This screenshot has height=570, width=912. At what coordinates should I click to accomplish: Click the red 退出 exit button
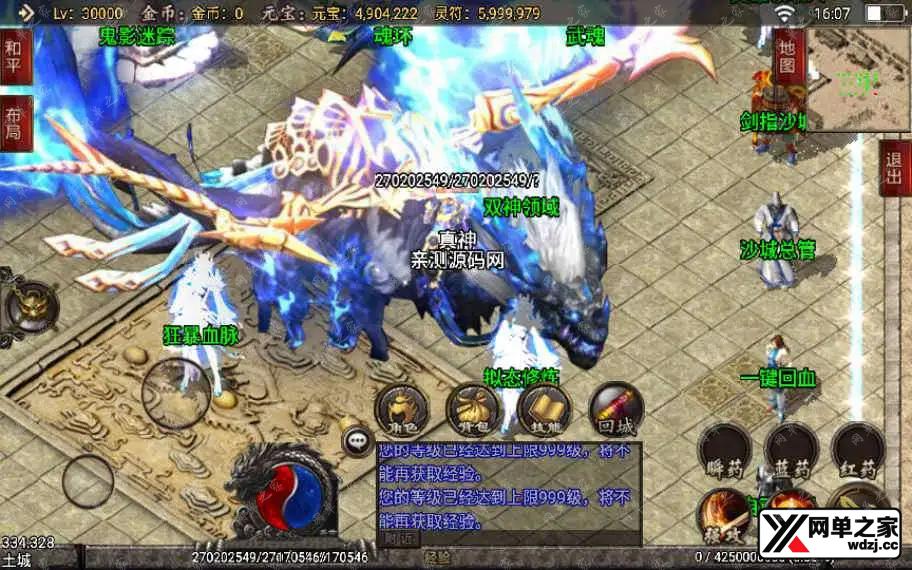pyautogui.click(x=895, y=167)
